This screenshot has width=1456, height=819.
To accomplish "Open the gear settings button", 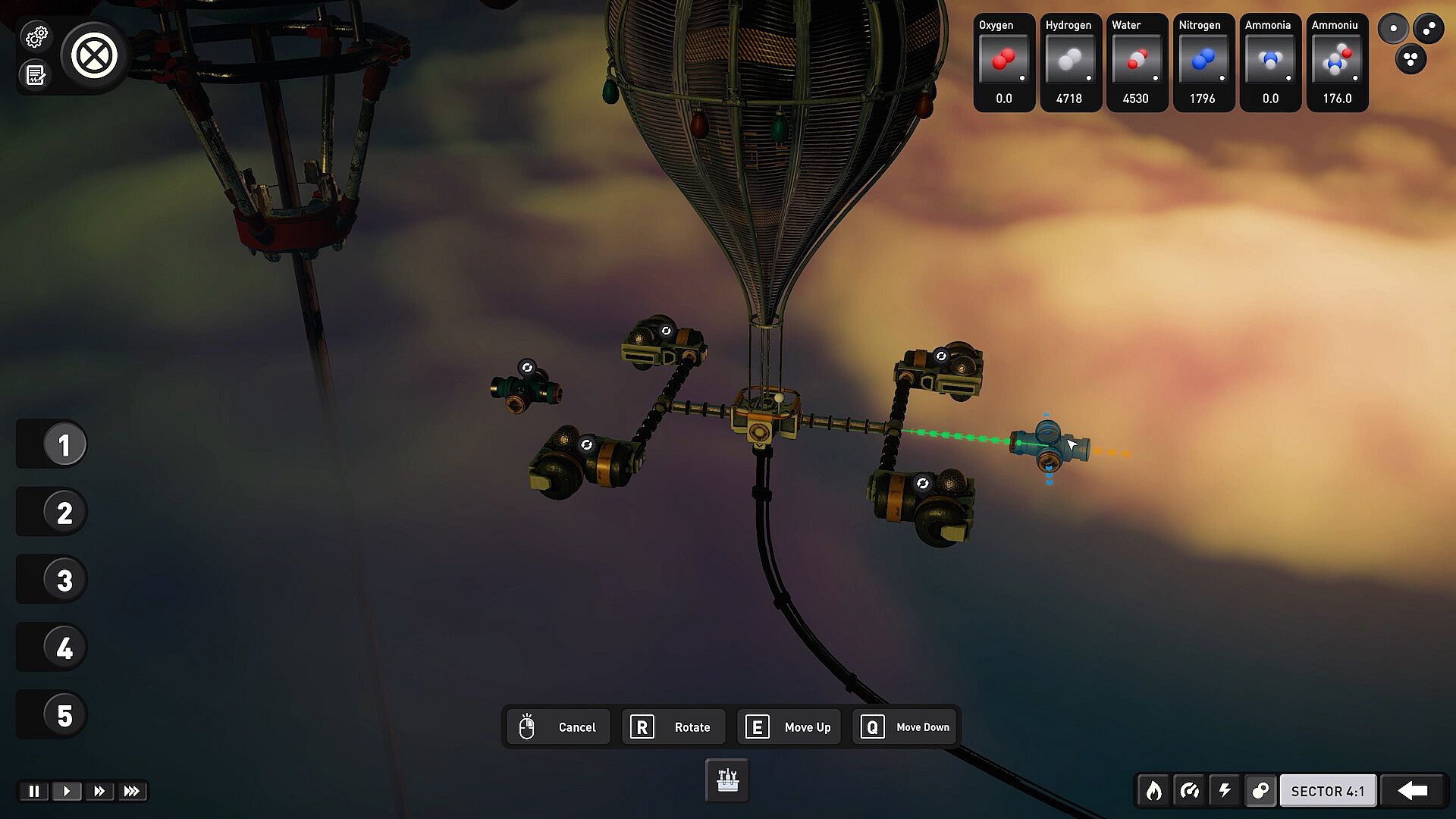I will pos(36,36).
